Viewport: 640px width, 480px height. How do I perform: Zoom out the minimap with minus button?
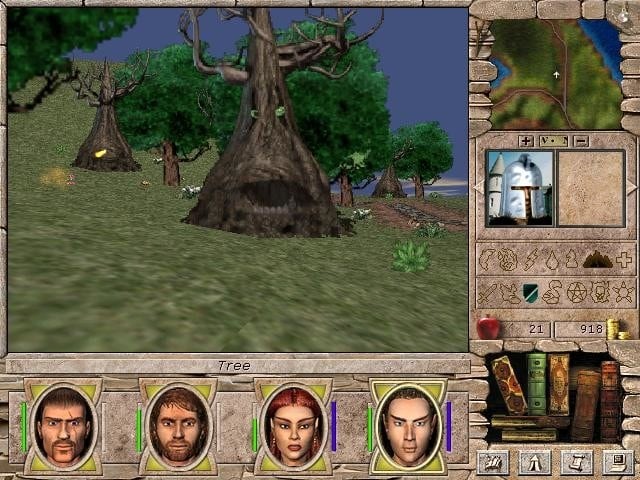point(581,141)
